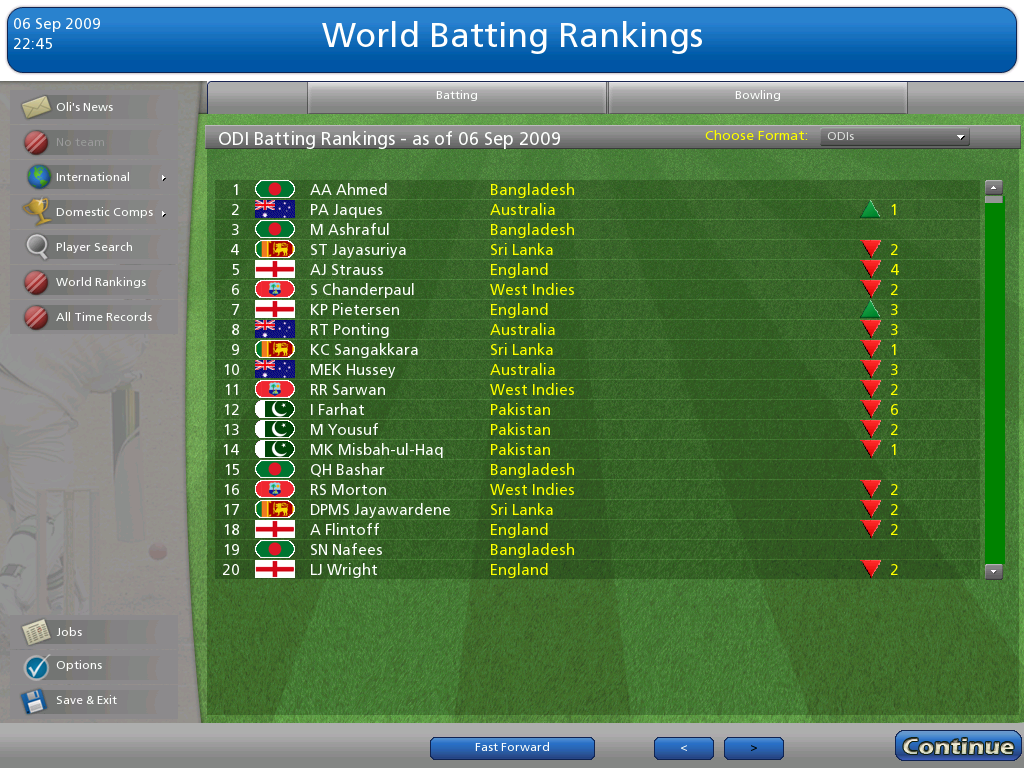Select RT Ponting's ranking row
This screenshot has height=768, width=1024.
349,330
